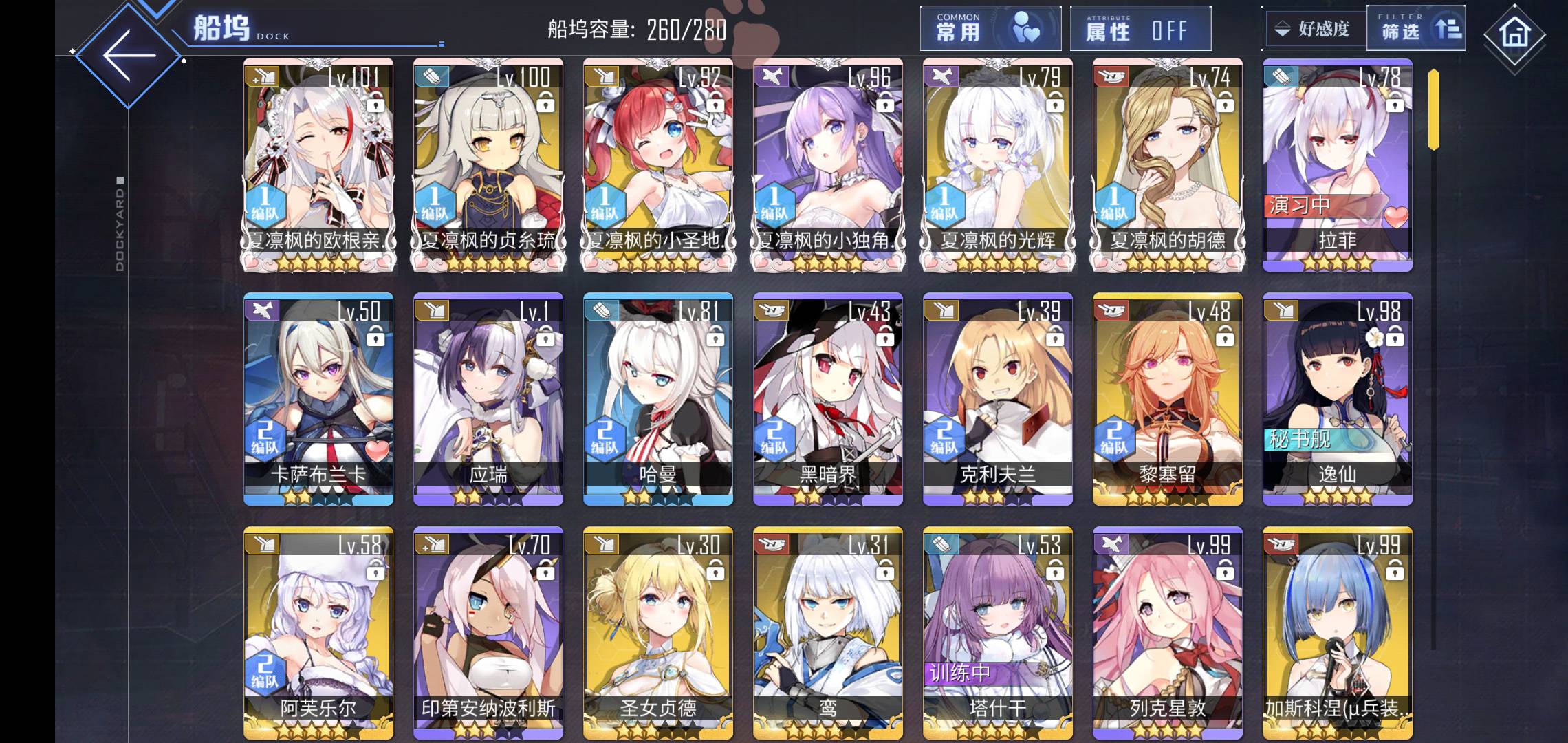Select the 拉菲 ship card
Screen dimensions: 1568x743
1337,165
